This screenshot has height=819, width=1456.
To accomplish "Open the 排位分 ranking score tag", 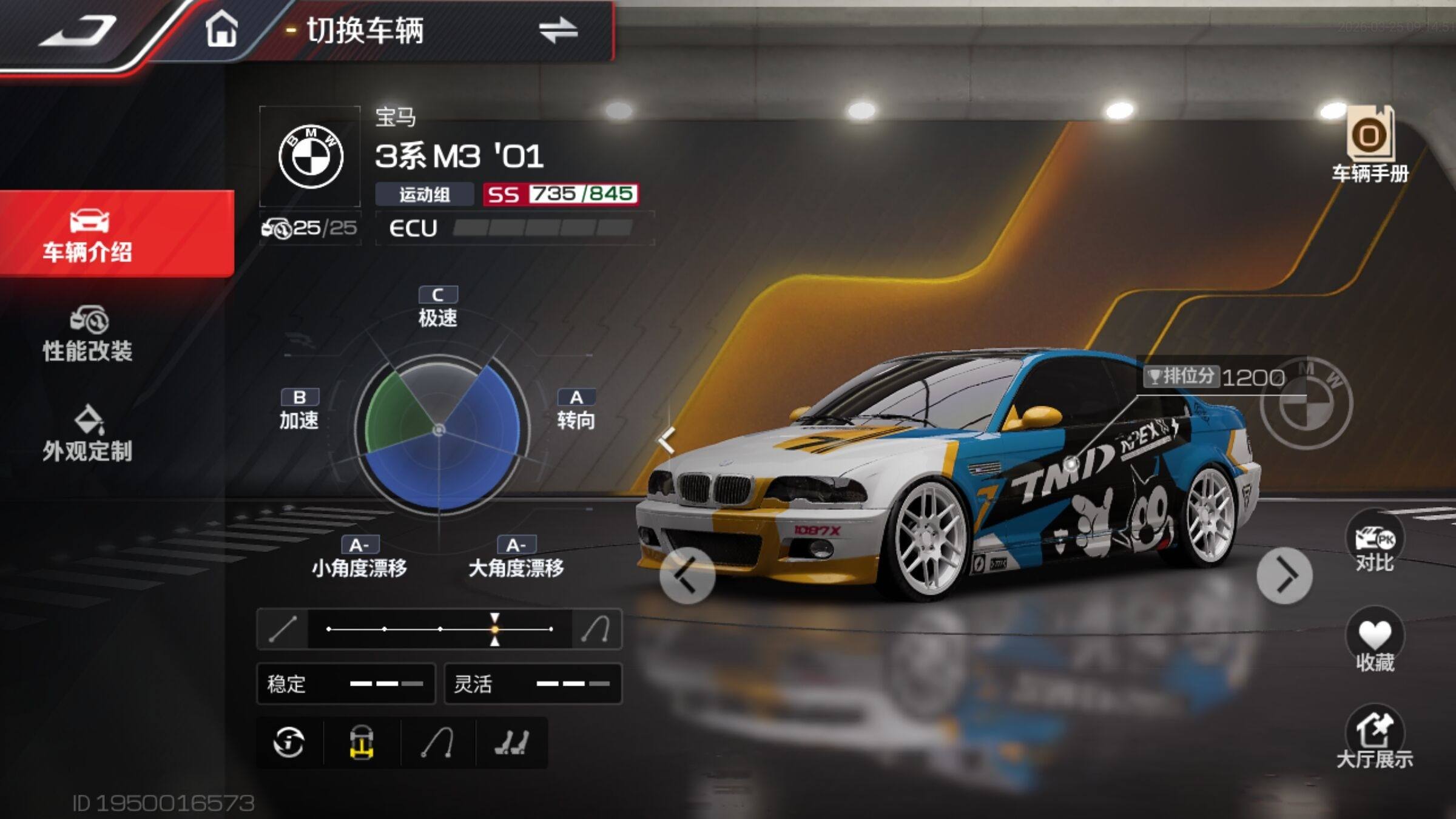I will (1213, 377).
